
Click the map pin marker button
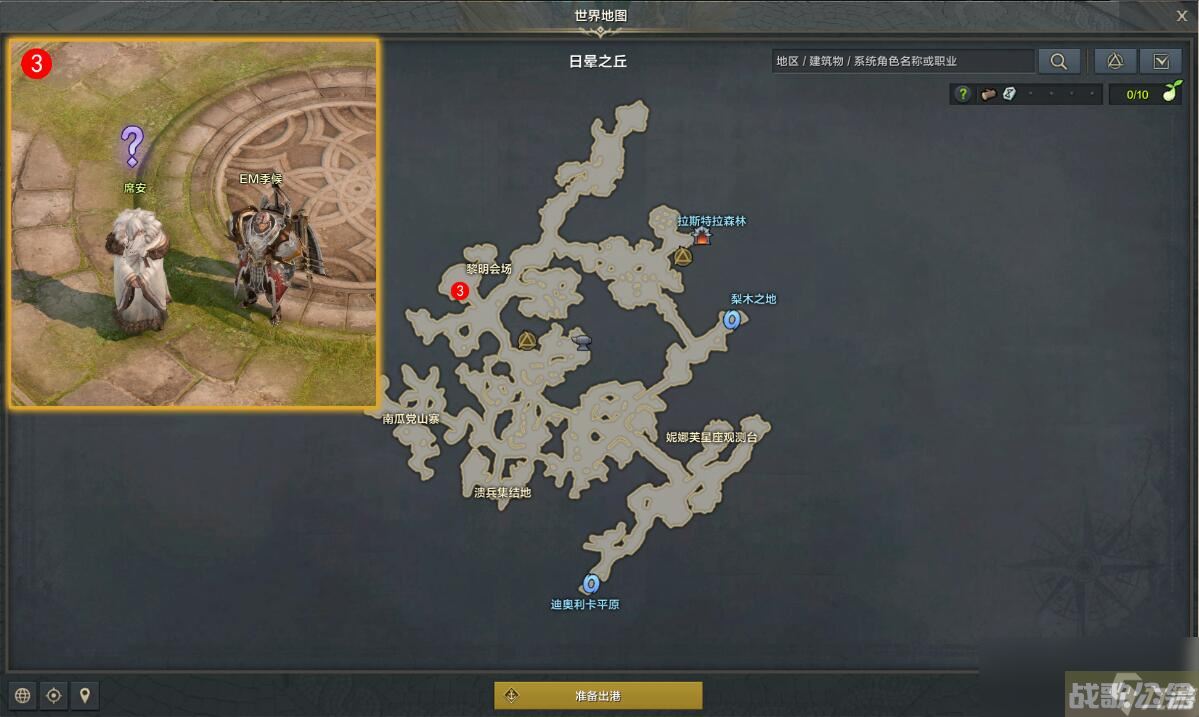click(x=85, y=695)
